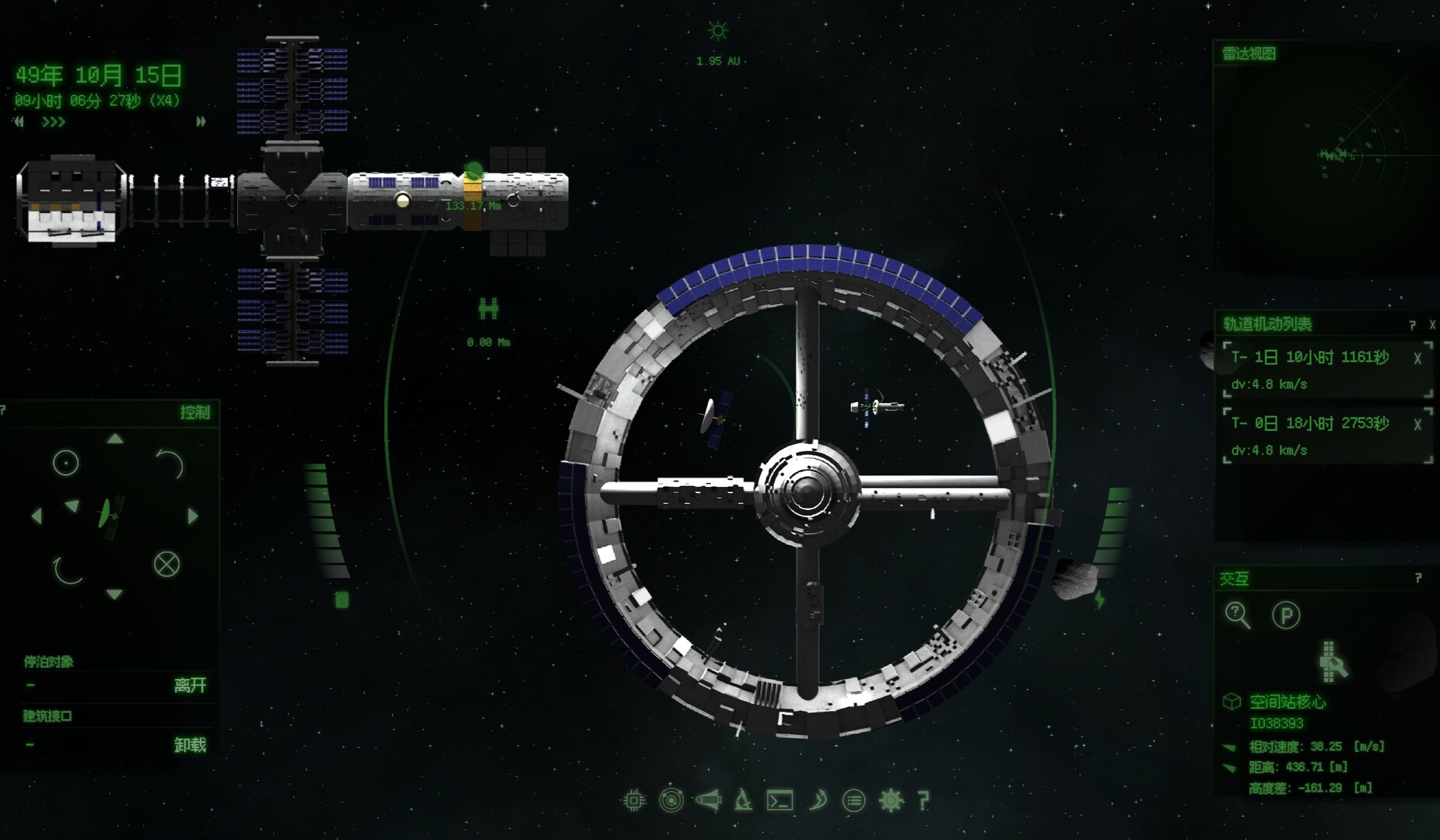Click the crossed circle control button

click(x=166, y=564)
